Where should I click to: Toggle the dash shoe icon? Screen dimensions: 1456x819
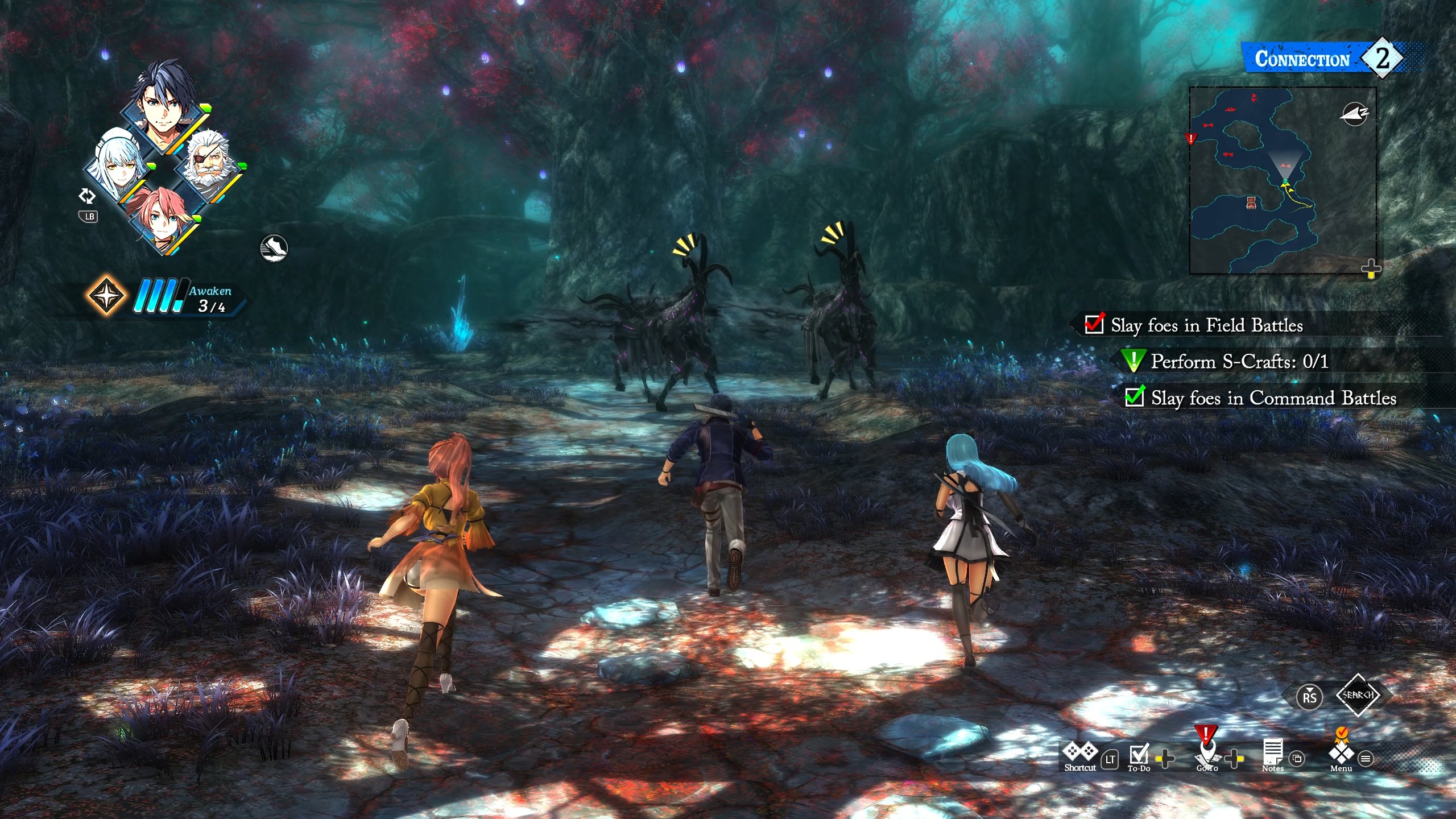tap(274, 249)
